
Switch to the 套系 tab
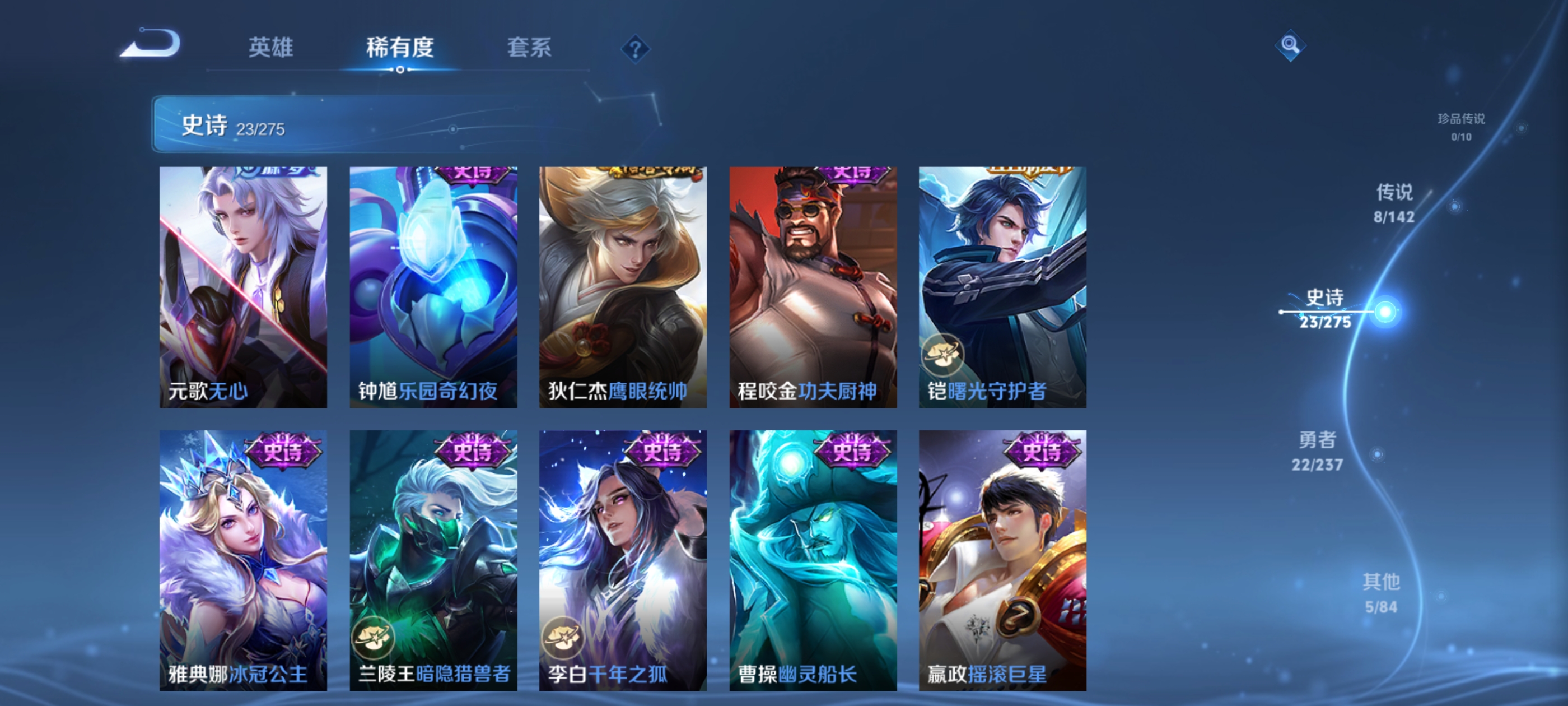tap(529, 49)
